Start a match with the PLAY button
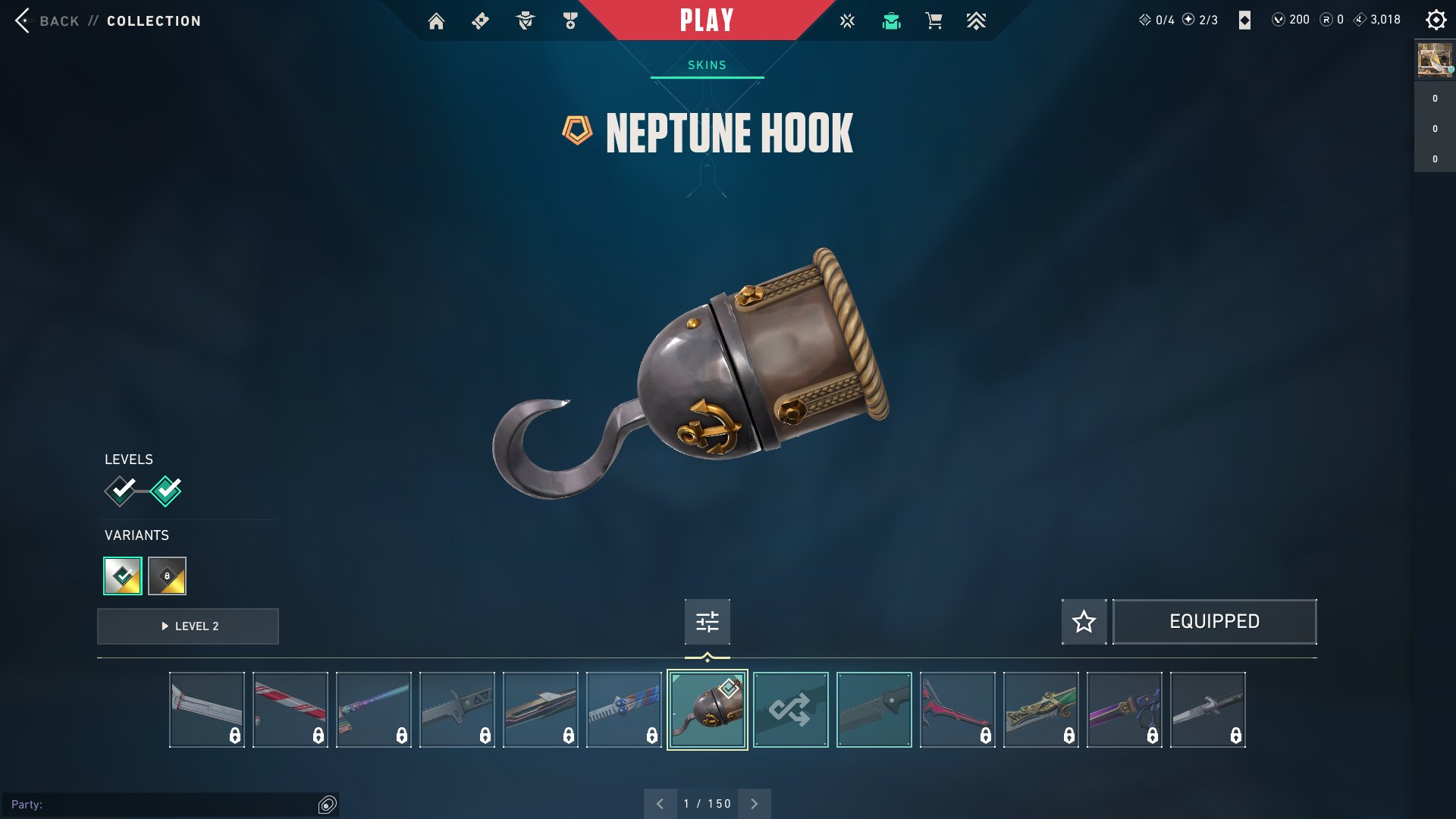1456x819 pixels. point(707,20)
